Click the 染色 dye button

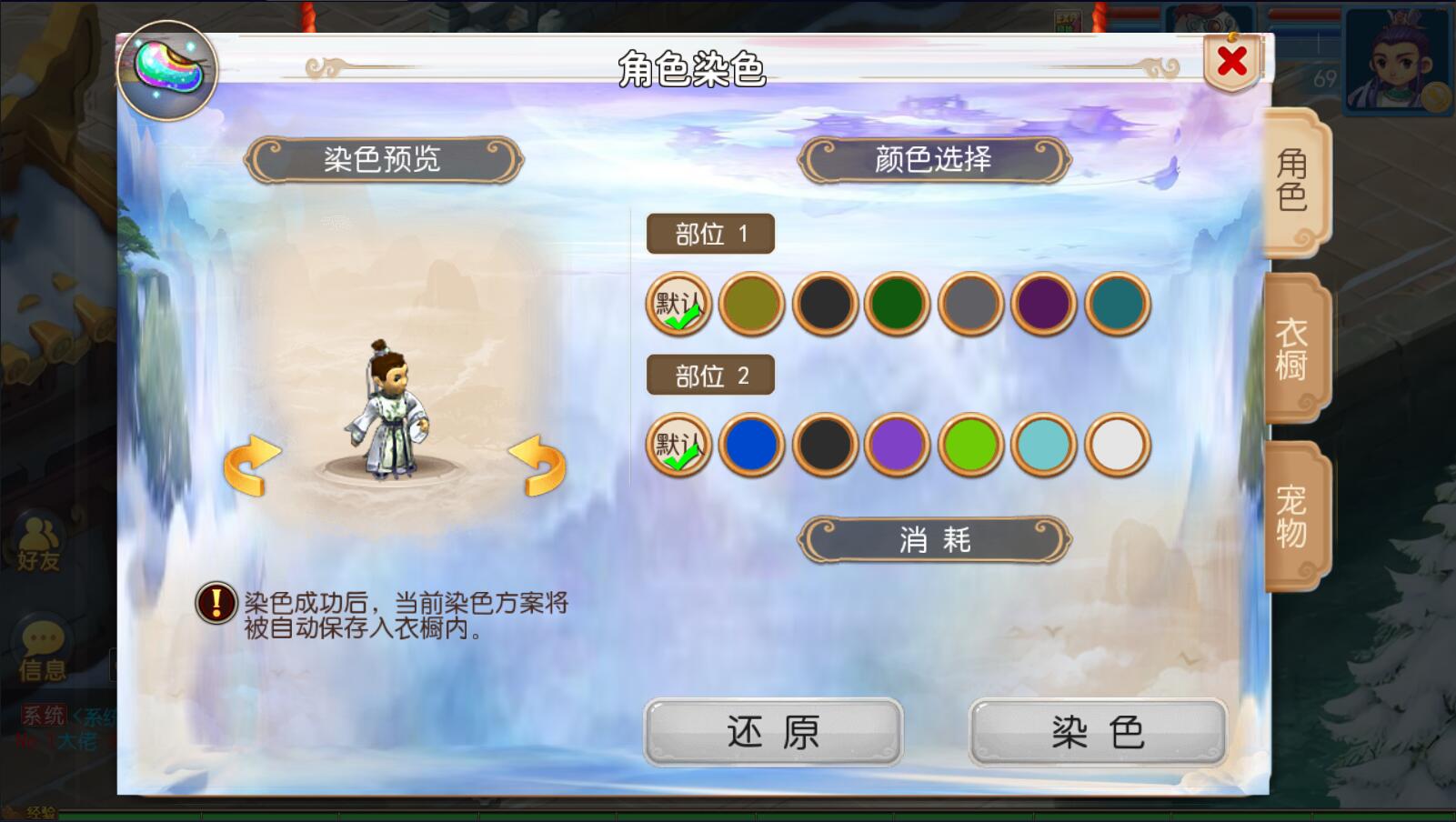[x=1098, y=732]
